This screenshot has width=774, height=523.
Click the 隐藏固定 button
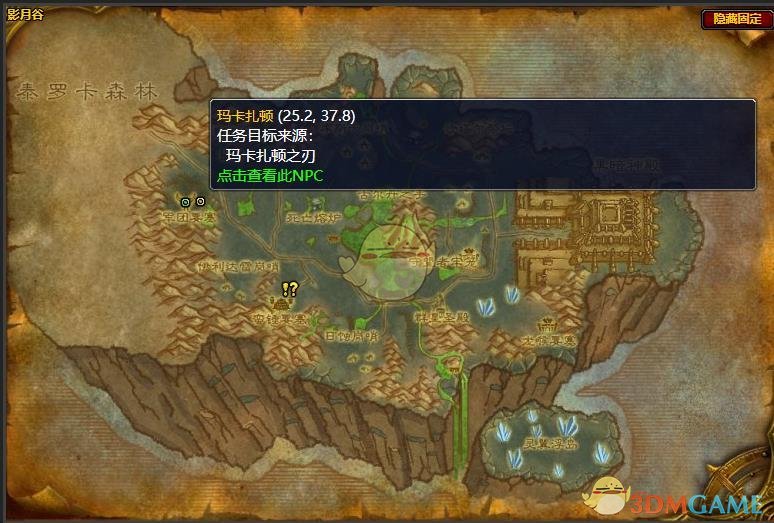[735, 19]
